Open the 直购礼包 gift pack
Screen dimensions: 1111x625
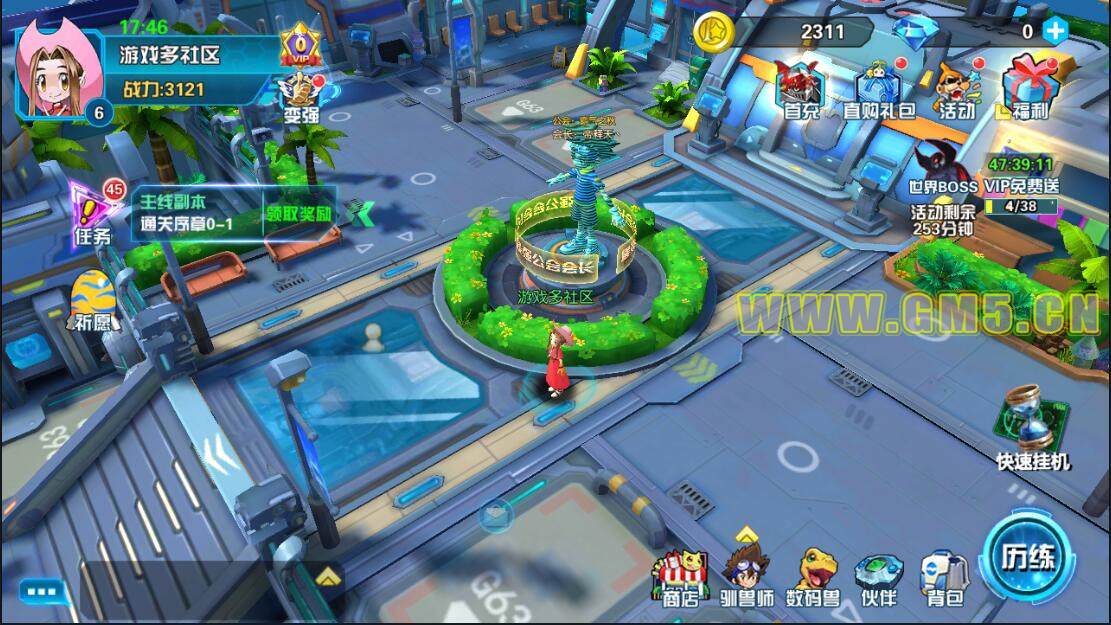pos(878,90)
